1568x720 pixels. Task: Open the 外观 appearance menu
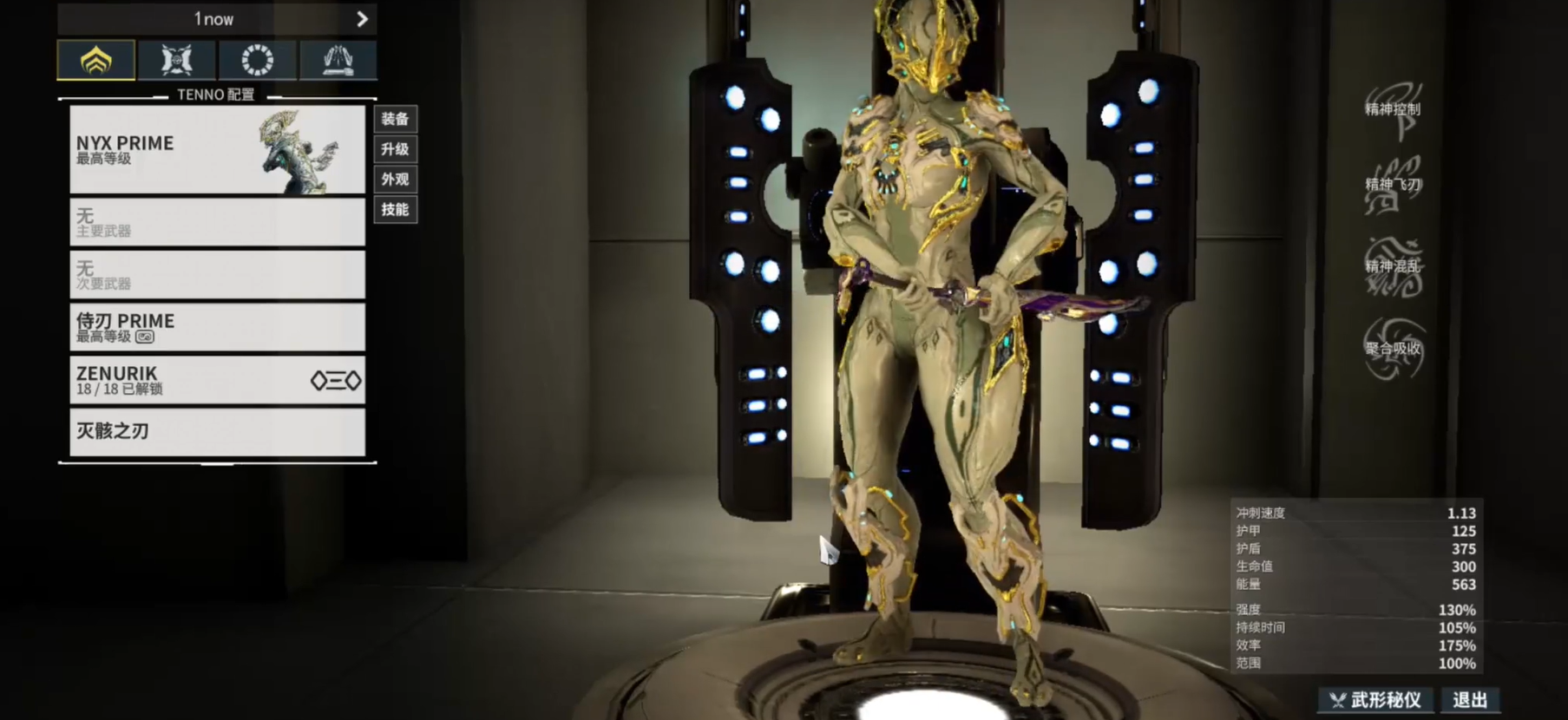pos(395,180)
